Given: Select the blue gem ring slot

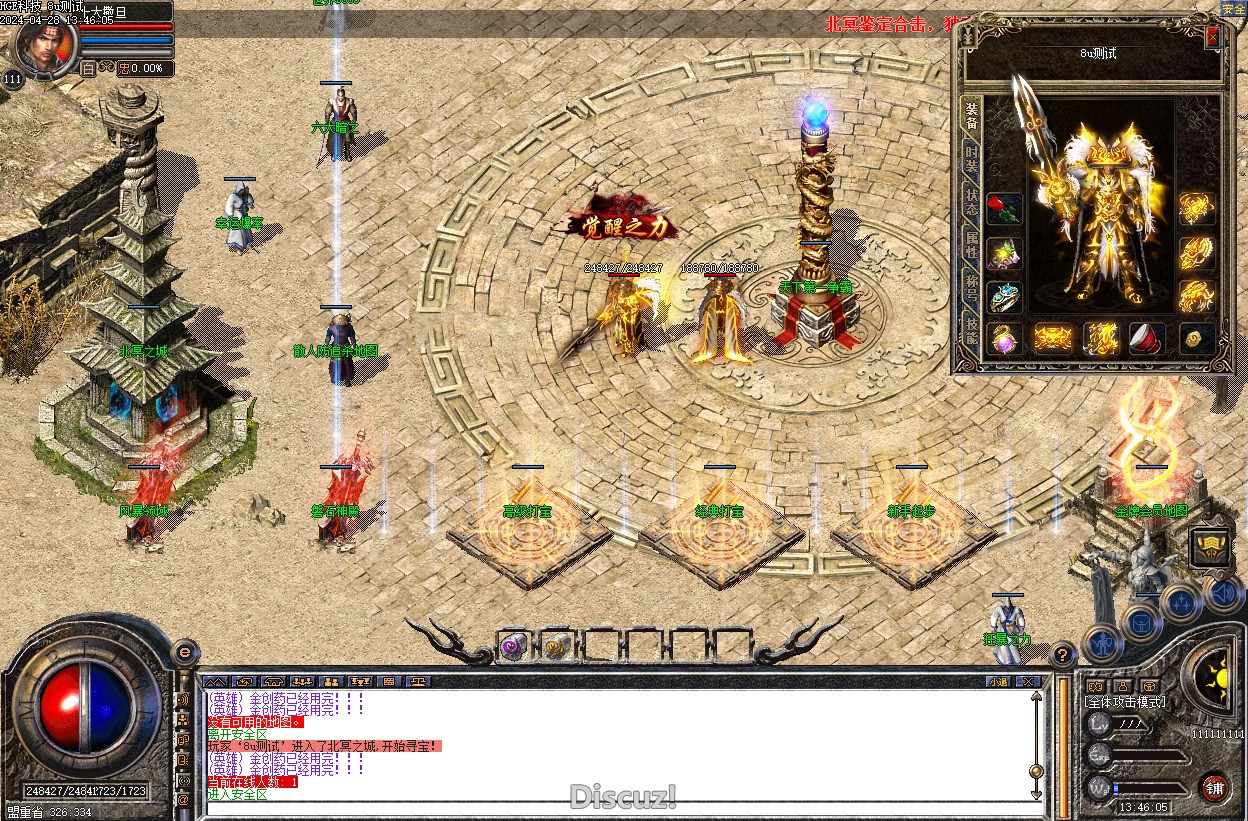Looking at the screenshot, I should [x=1005, y=297].
